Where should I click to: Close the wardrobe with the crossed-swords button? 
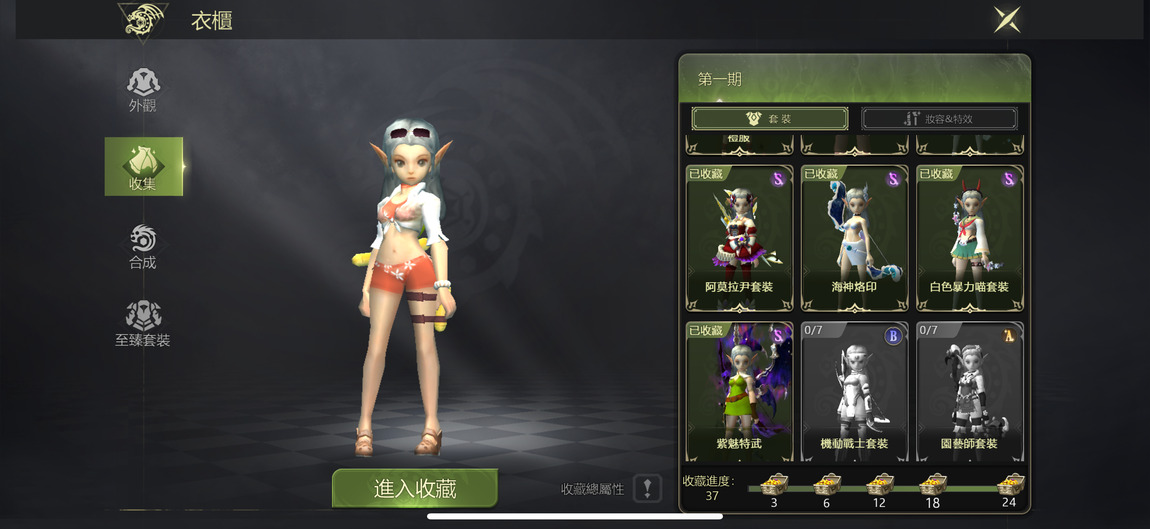point(1006,19)
